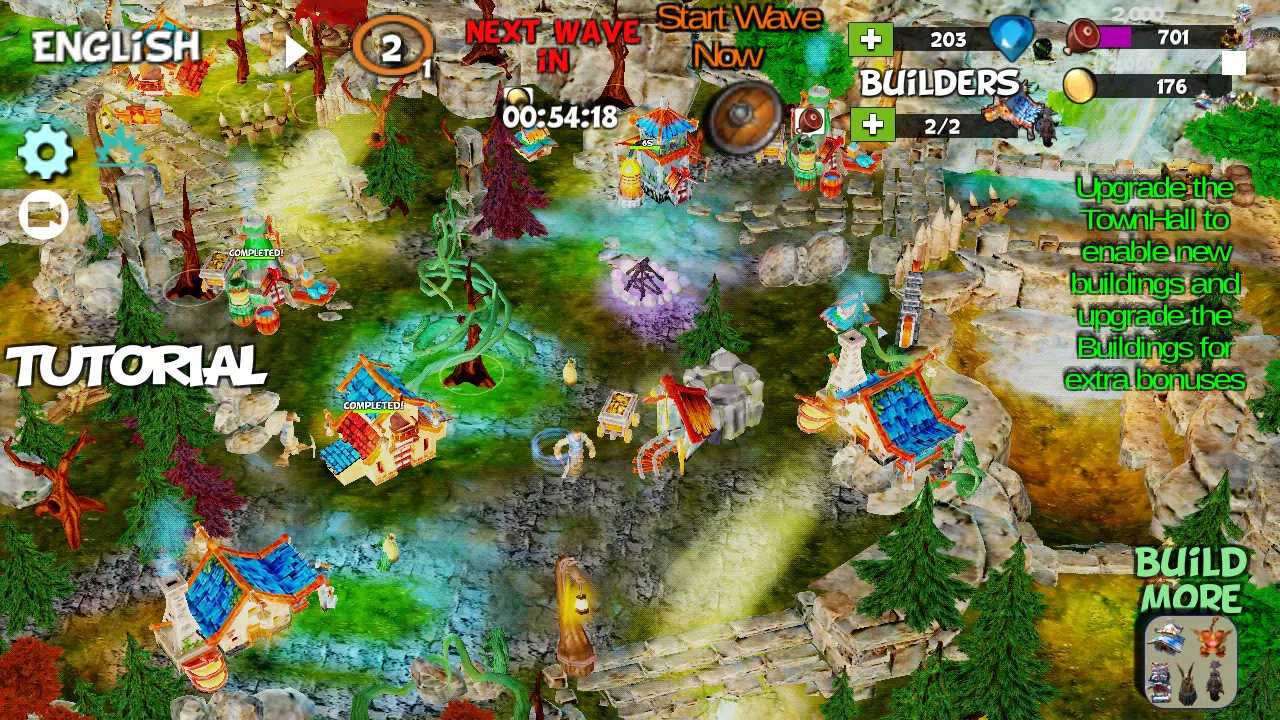
Task: Tap the orange wave counter showing 2
Action: pos(392,44)
